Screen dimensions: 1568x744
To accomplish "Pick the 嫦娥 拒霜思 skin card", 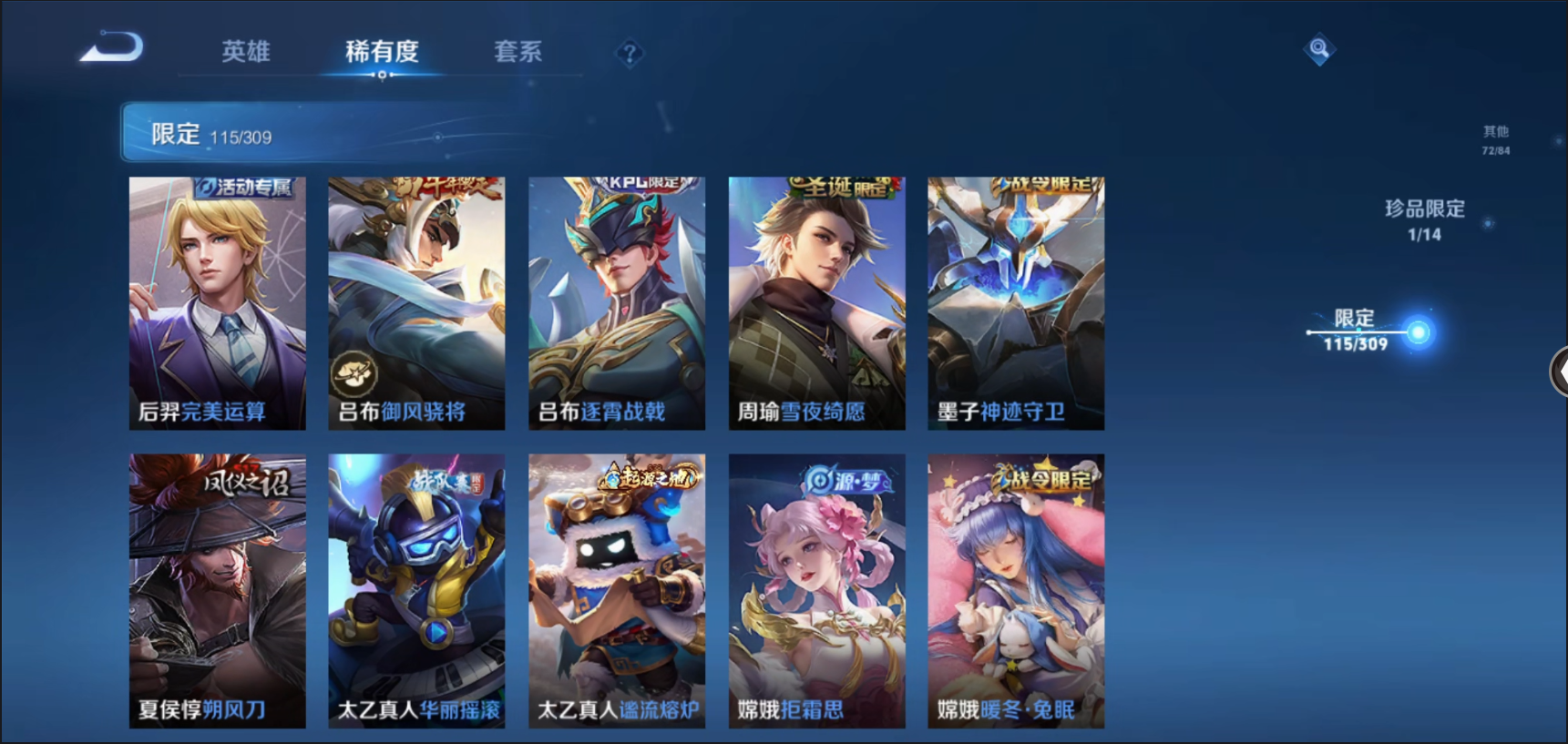I will (x=816, y=590).
